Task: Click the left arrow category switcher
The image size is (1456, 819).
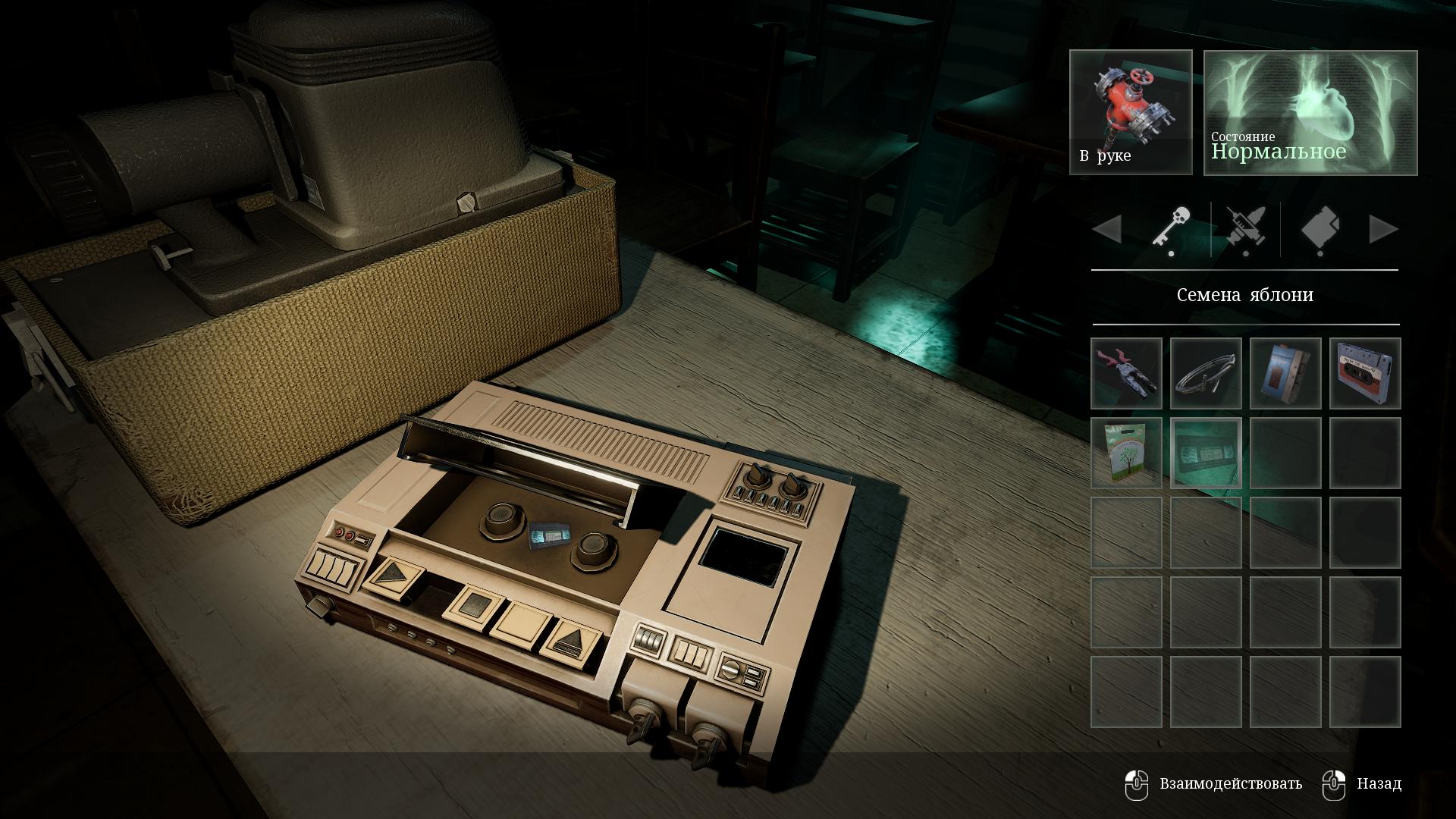Action: 1107,229
